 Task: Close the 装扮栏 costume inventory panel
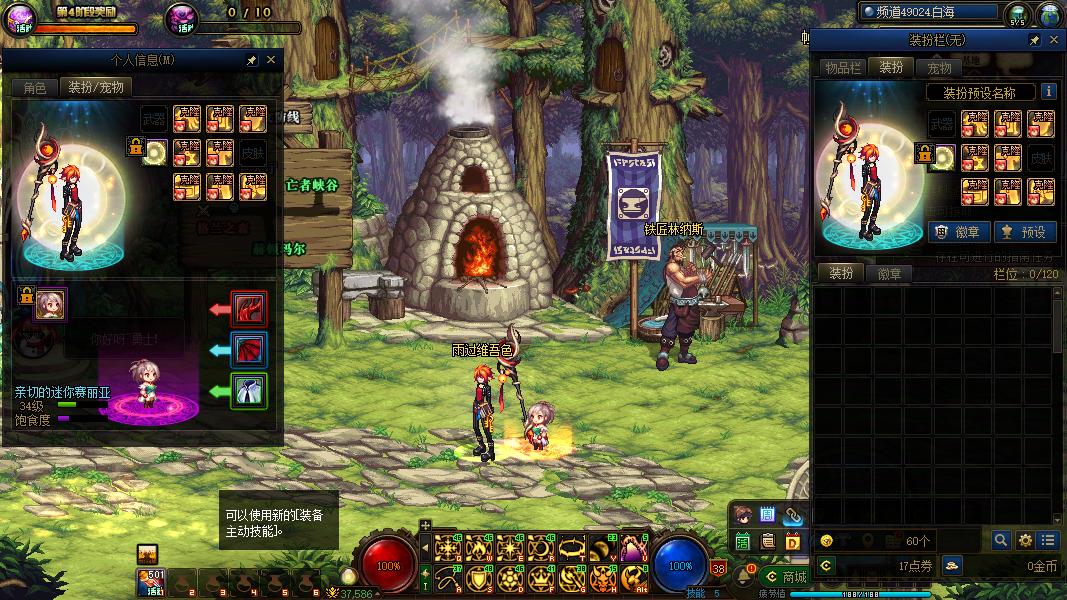(1054, 40)
